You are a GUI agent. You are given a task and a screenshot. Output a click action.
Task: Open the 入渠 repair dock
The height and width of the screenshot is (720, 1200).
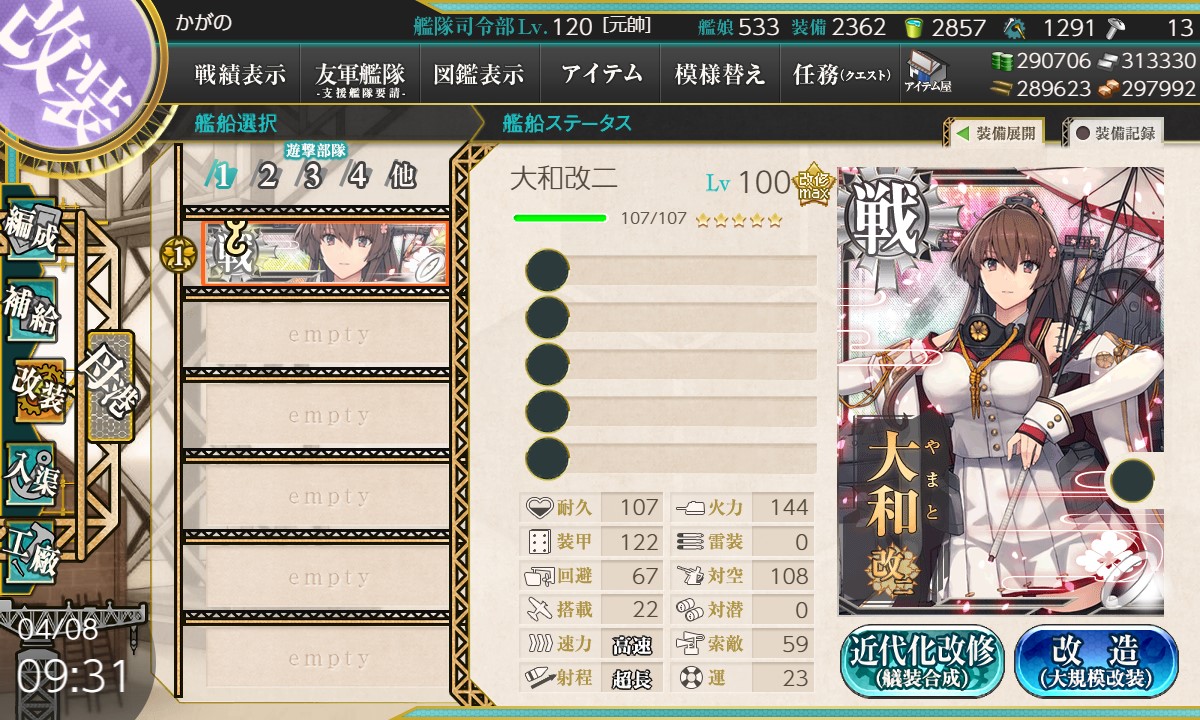30,472
